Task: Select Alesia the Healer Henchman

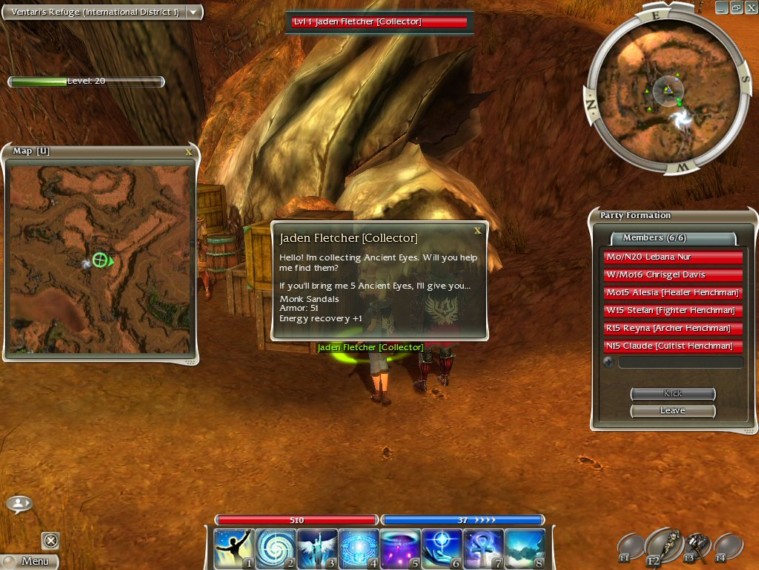Action: [673, 293]
